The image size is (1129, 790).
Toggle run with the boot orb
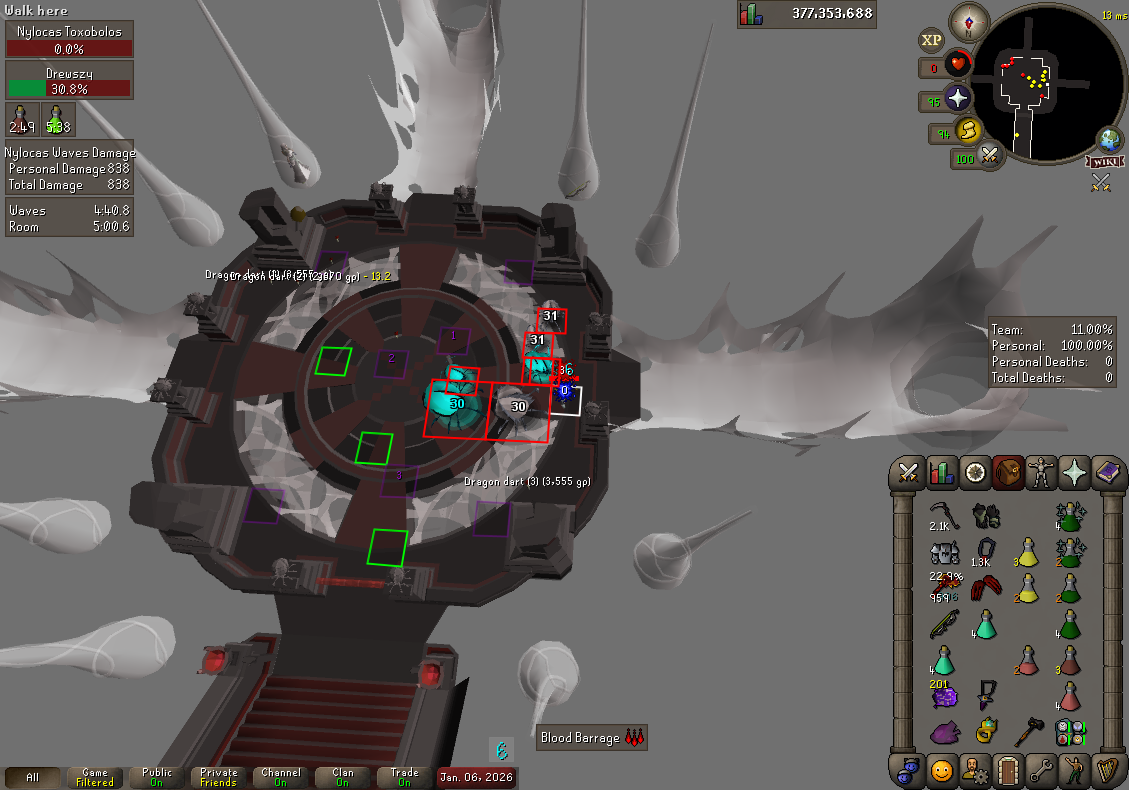tap(966, 130)
